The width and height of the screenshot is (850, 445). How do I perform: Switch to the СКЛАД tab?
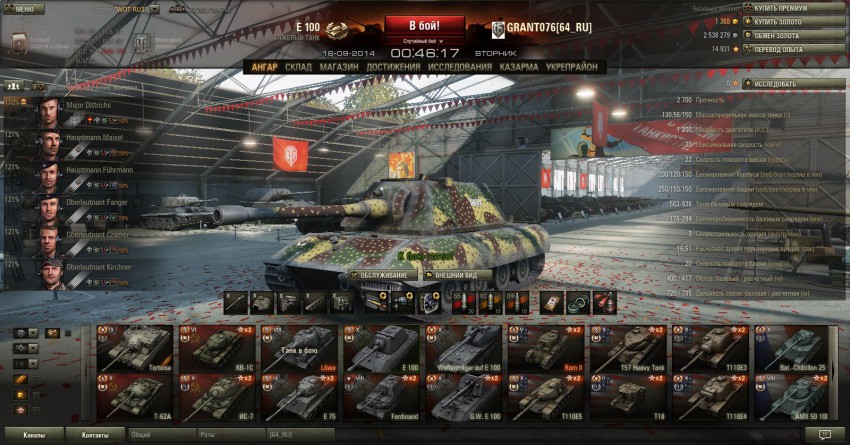point(298,67)
